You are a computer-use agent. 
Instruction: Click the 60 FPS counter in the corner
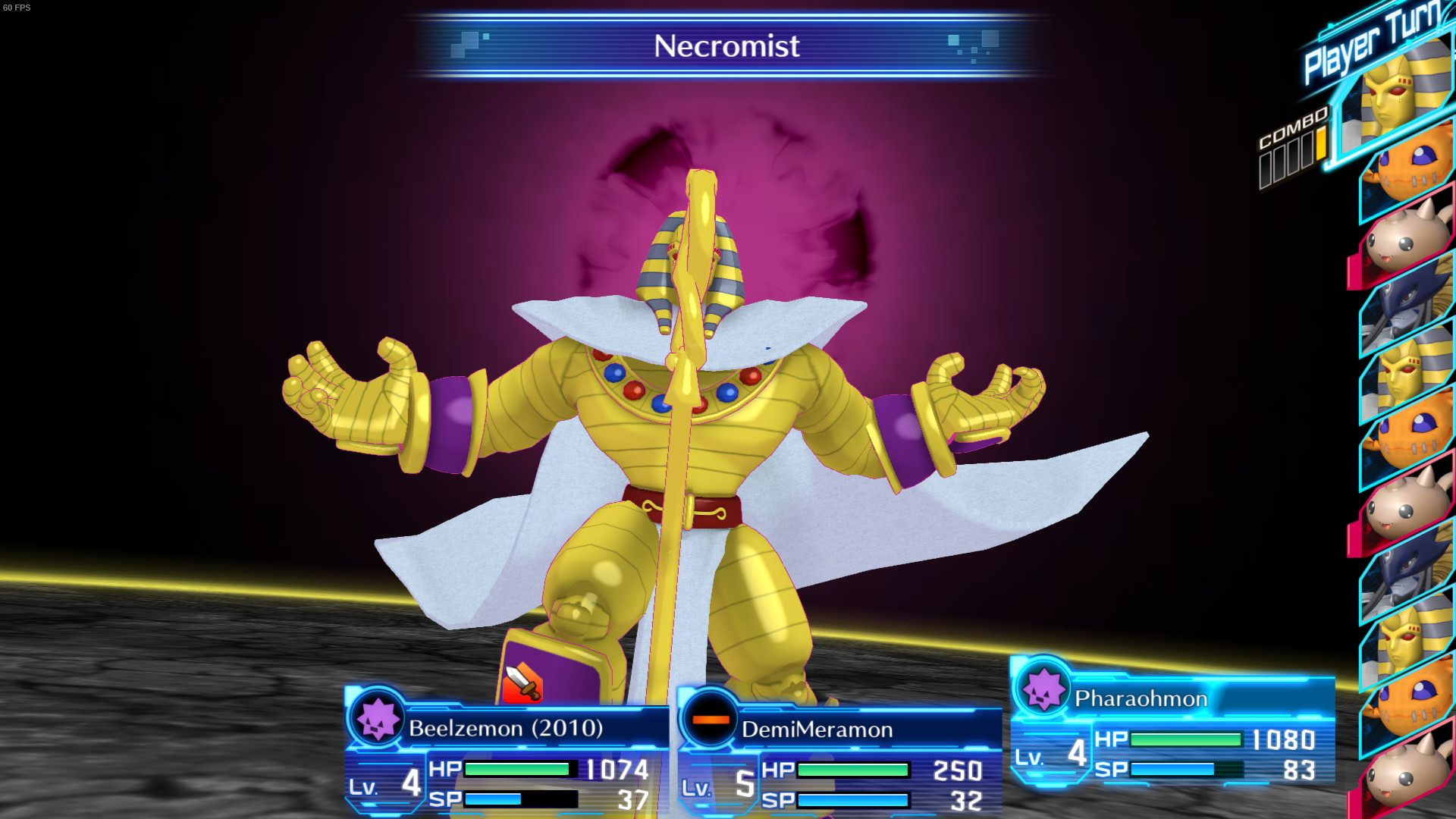pyautogui.click(x=17, y=8)
